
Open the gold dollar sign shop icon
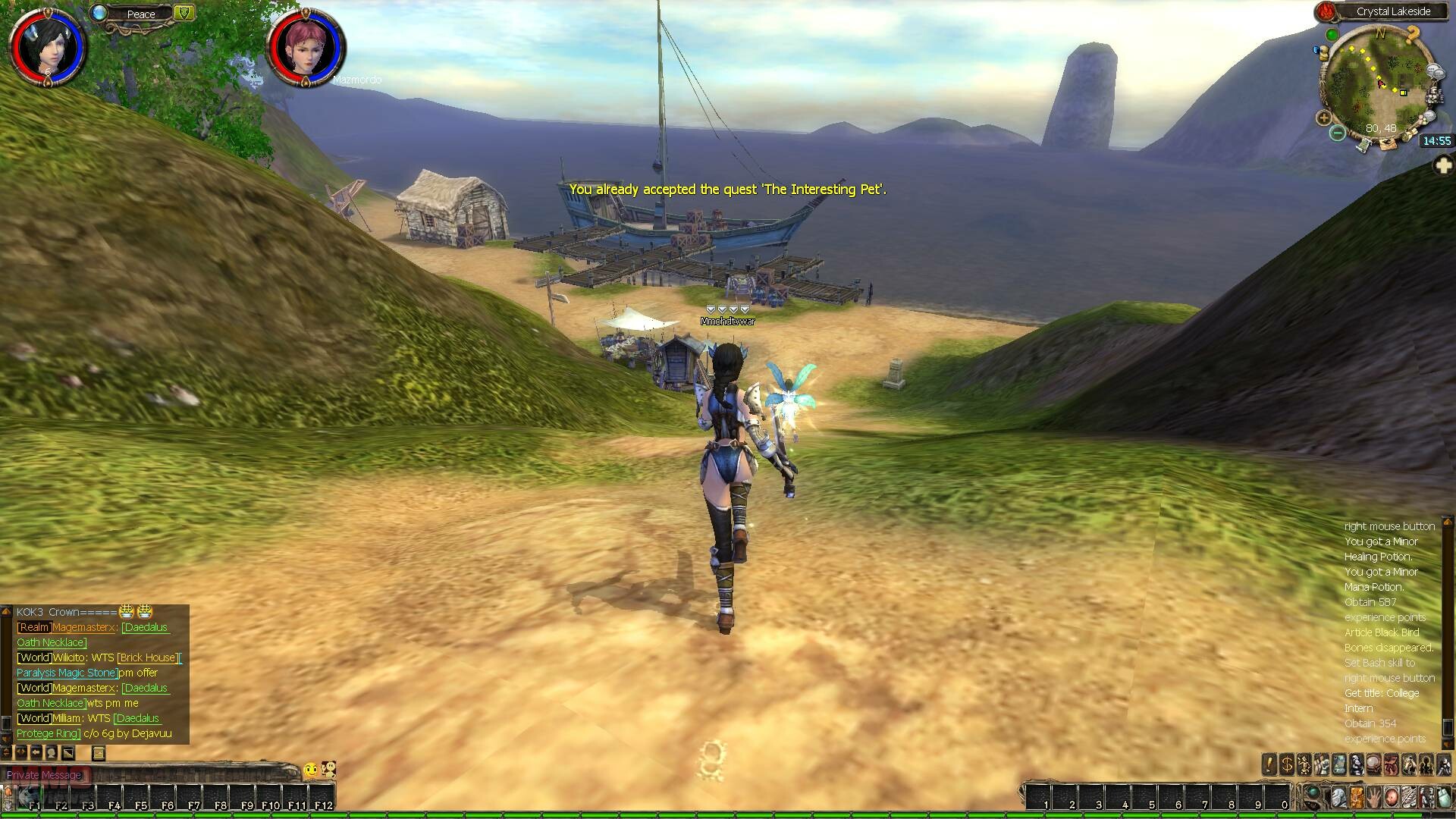(1287, 764)
